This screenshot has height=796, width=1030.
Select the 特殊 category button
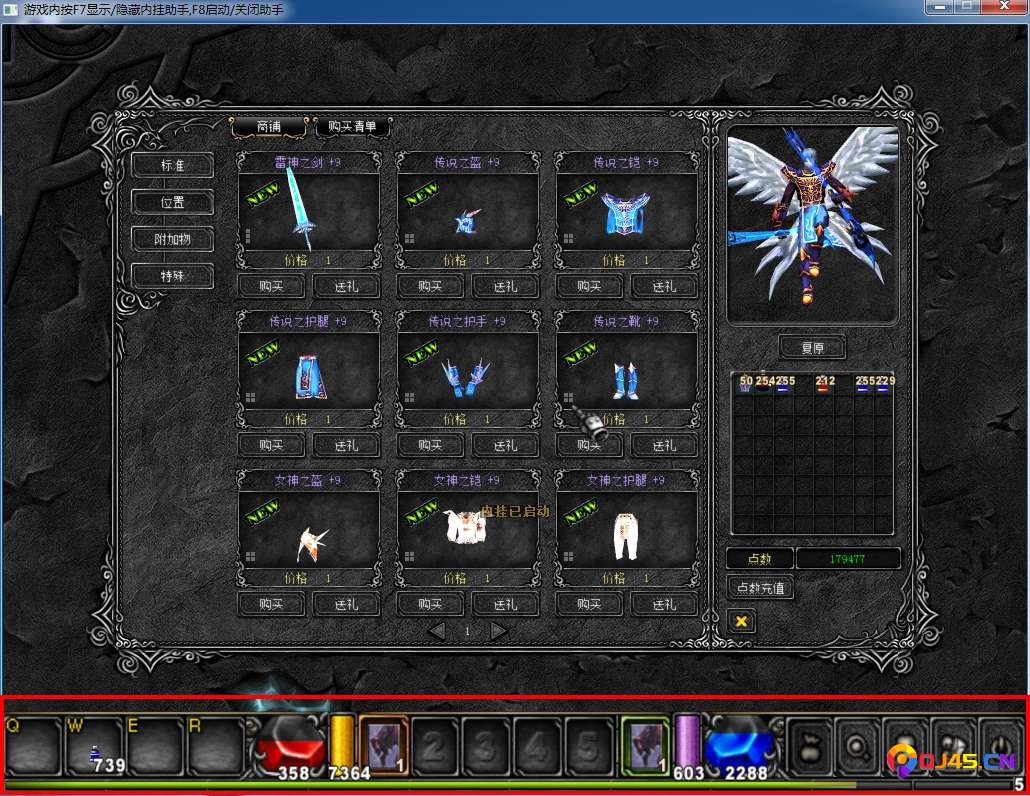(x=173, y=276)
